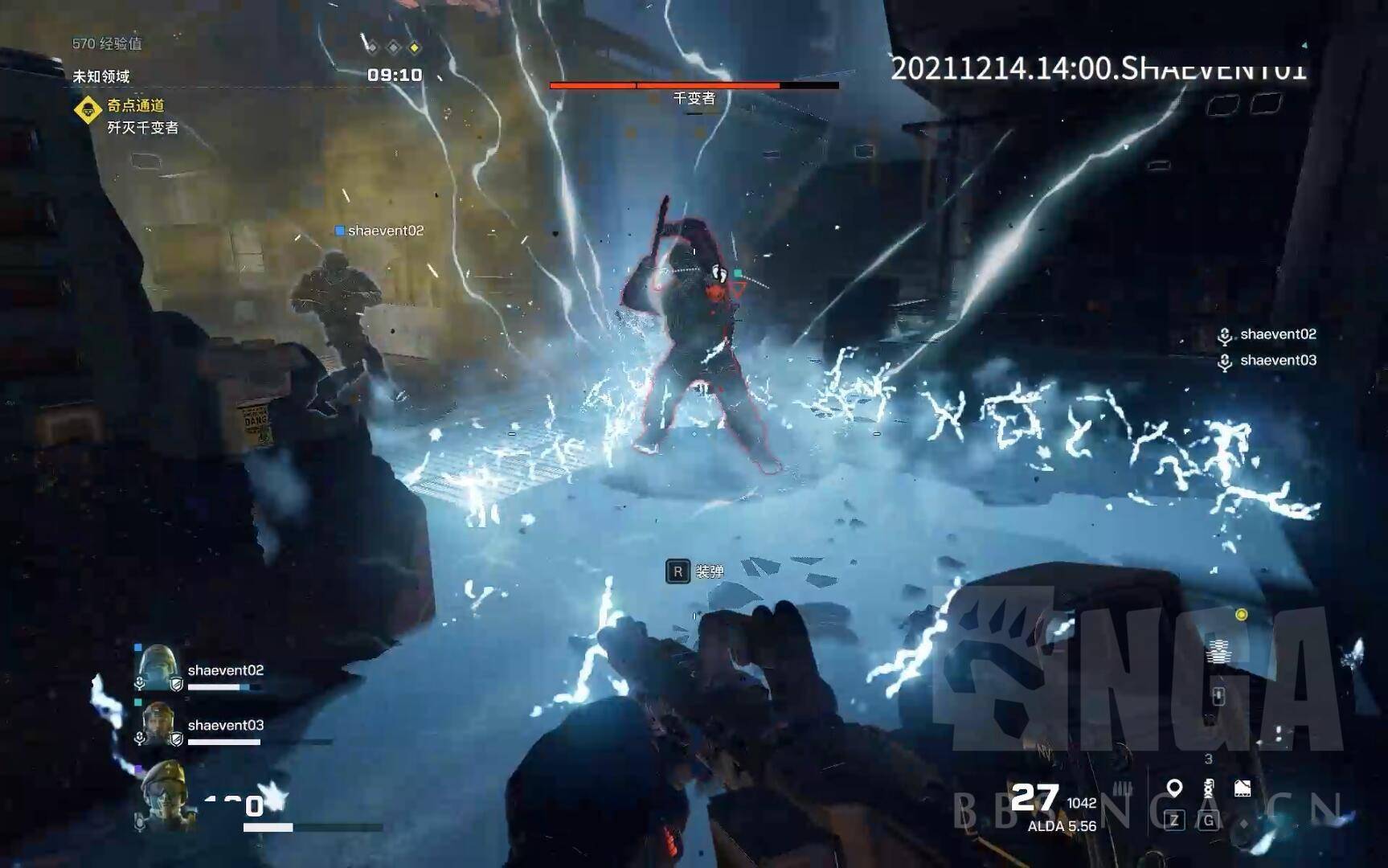
Task: Activate the striped operator ability icon
Action: point(1218,650)
